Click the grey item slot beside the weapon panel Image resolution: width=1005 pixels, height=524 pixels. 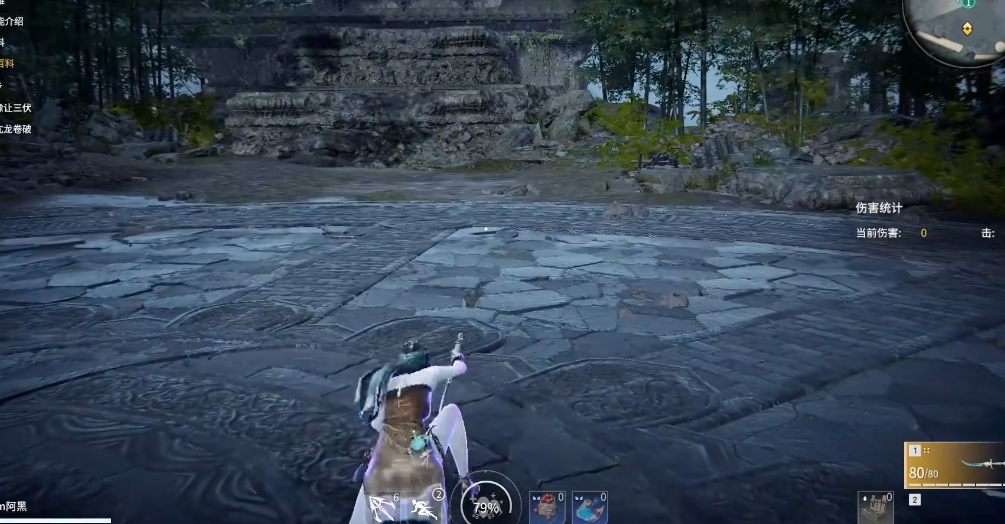point(874,507)
